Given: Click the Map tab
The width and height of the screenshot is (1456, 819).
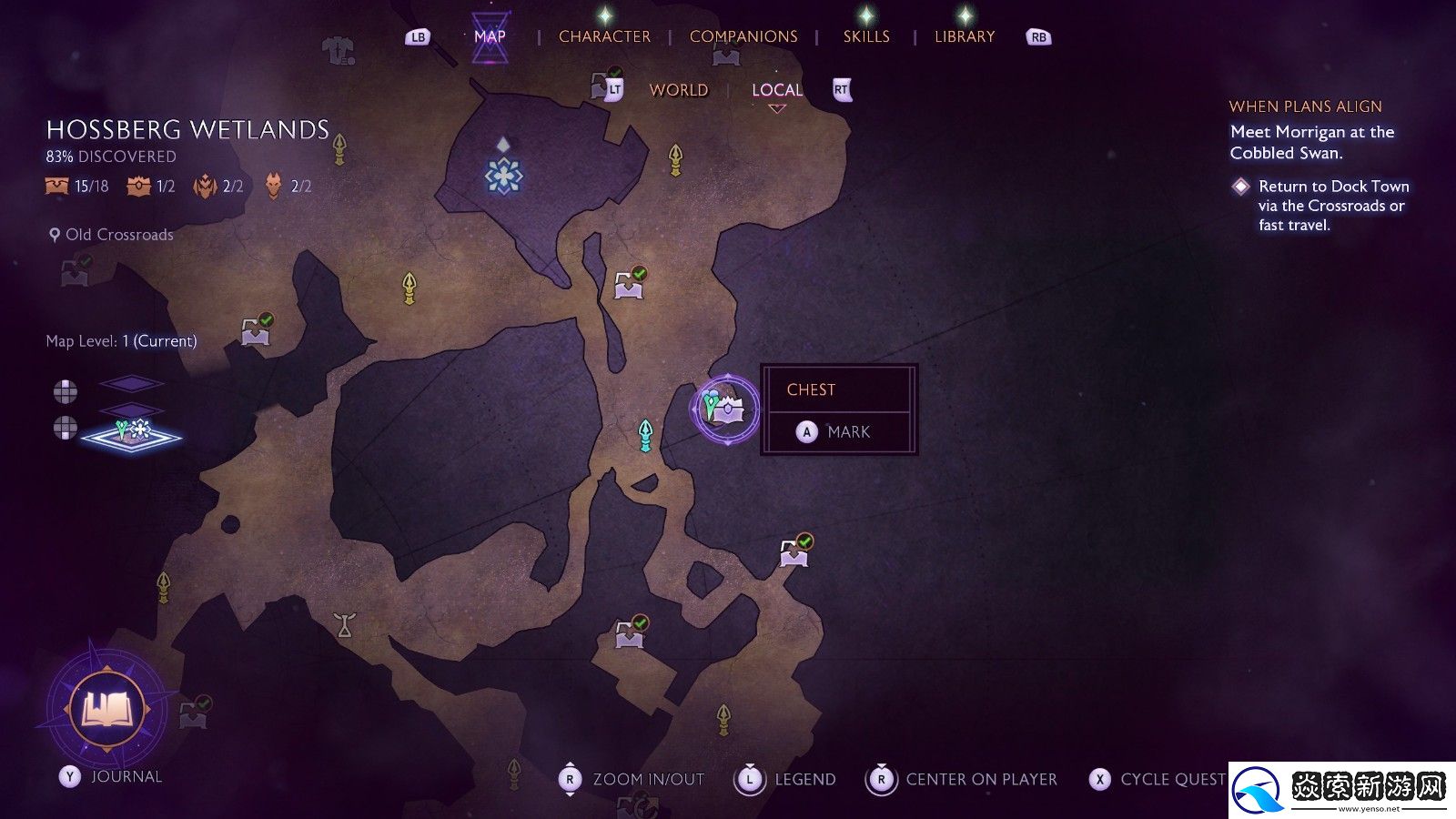Looking at the screenshot, I should pos(490,36).
